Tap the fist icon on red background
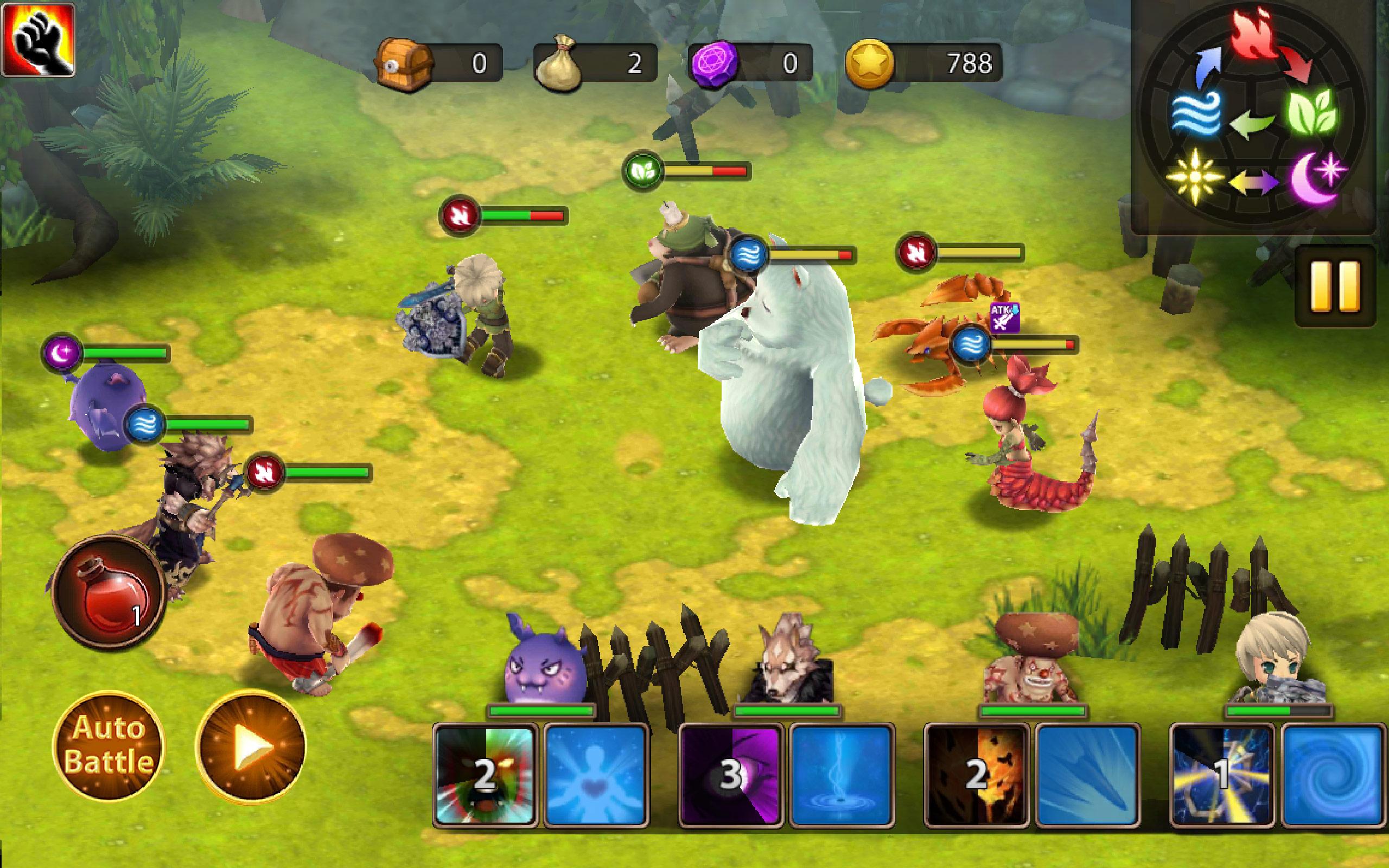1389x868 pixels. click(38, 39)
